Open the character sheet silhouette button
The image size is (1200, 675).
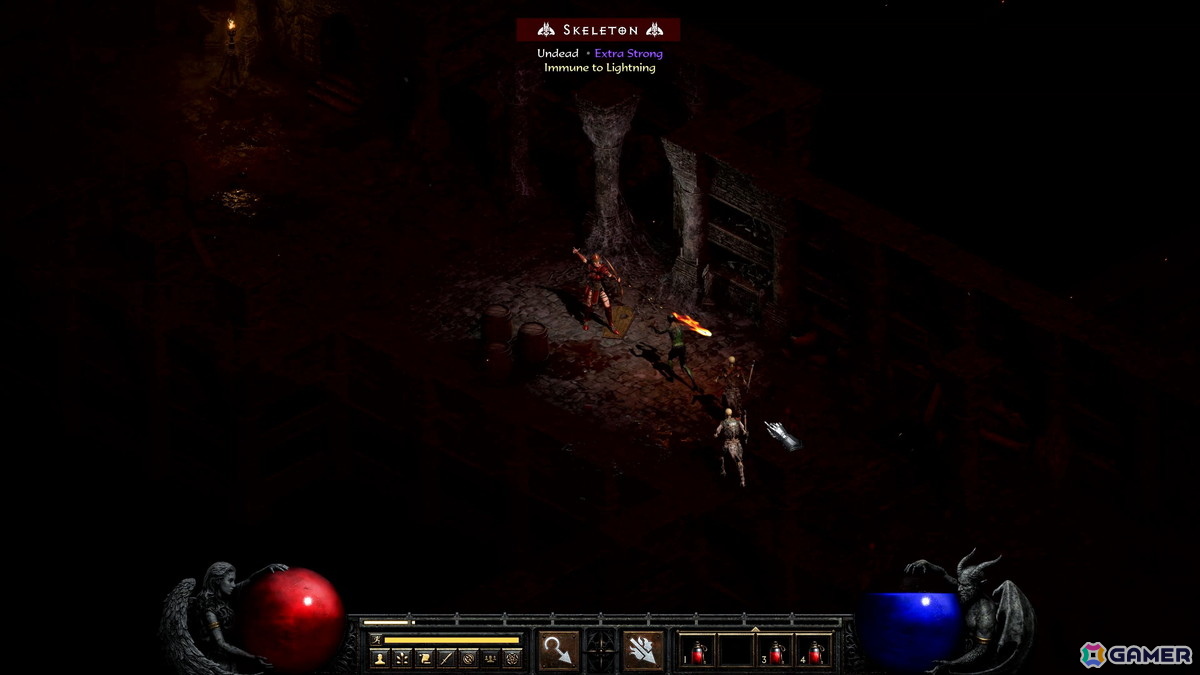pyautogui.click(x=380, y=657)
